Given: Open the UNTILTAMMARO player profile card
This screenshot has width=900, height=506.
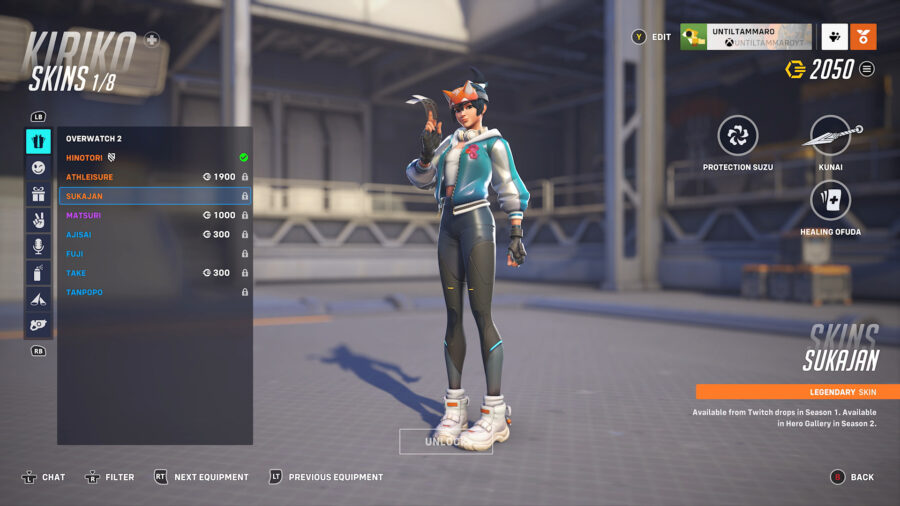Looking at the screenshot, I should click(745, 37).
